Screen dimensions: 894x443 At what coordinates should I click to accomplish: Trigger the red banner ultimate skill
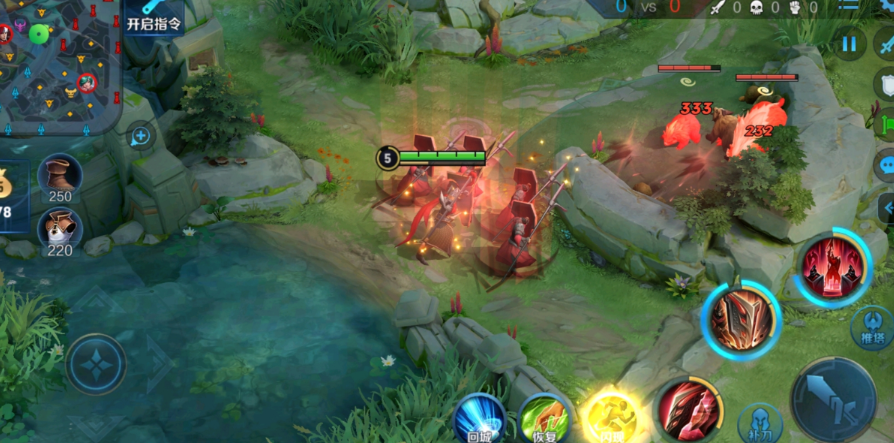coord(832,265)
